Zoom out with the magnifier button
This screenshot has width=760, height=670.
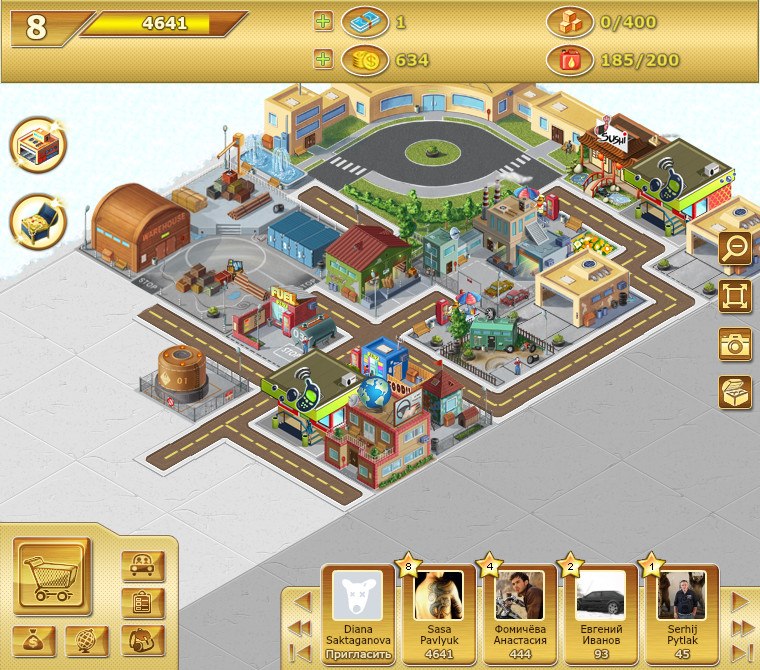pos(735,249)
